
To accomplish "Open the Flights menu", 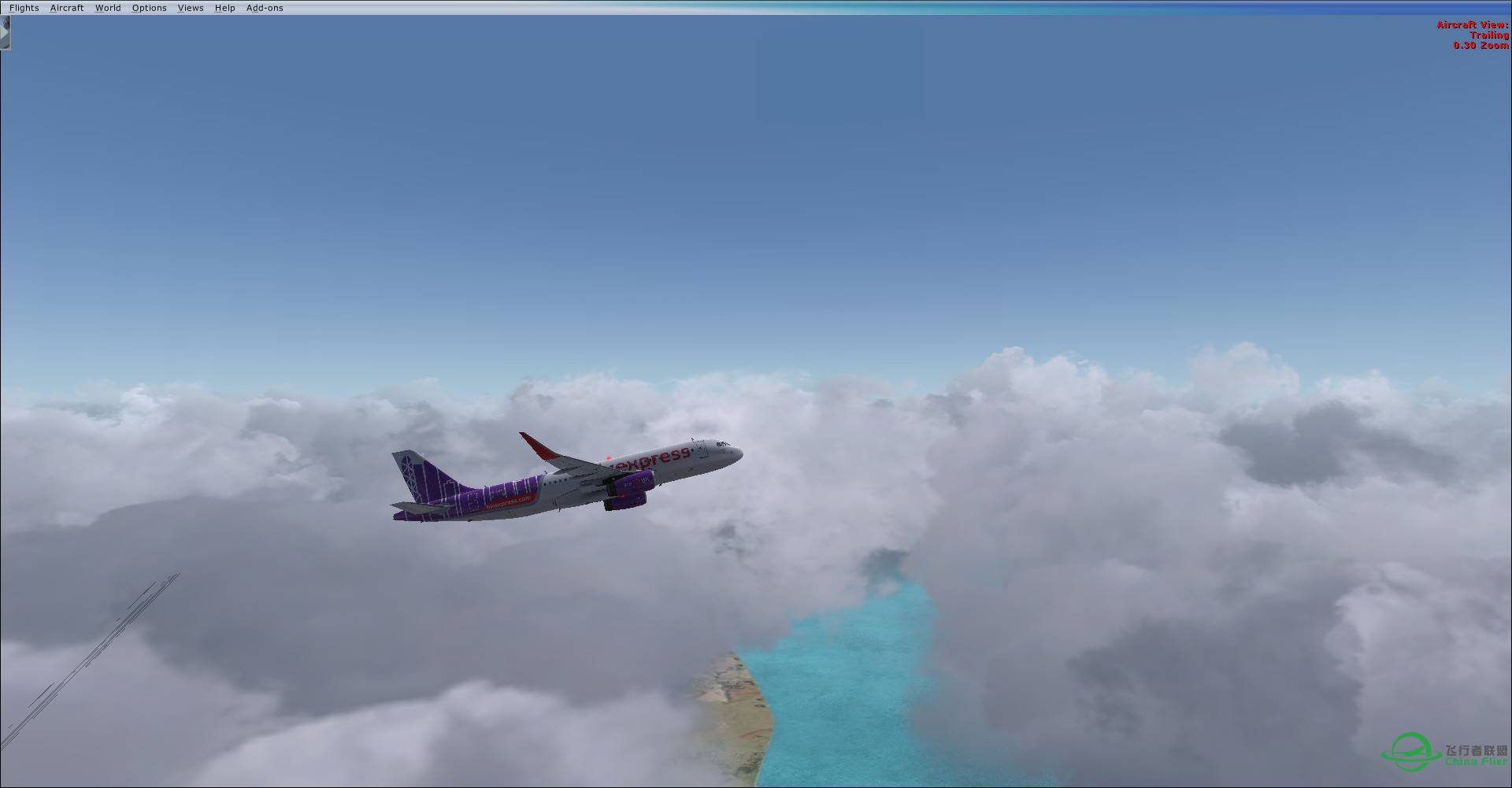I will tap(24, 7).
